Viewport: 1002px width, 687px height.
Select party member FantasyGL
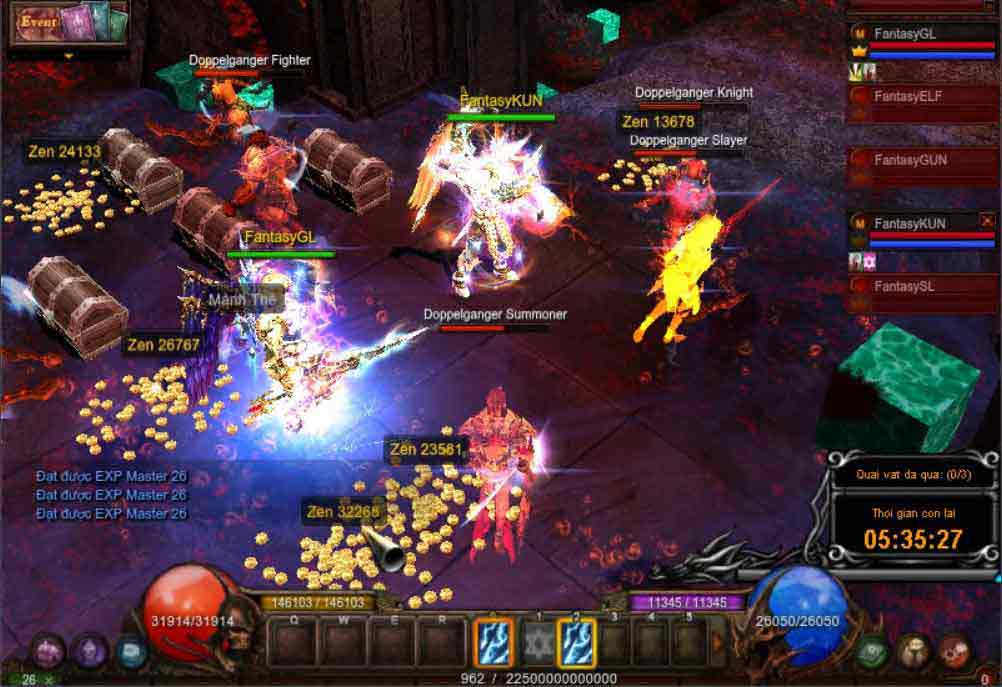[x=905, y=33]
